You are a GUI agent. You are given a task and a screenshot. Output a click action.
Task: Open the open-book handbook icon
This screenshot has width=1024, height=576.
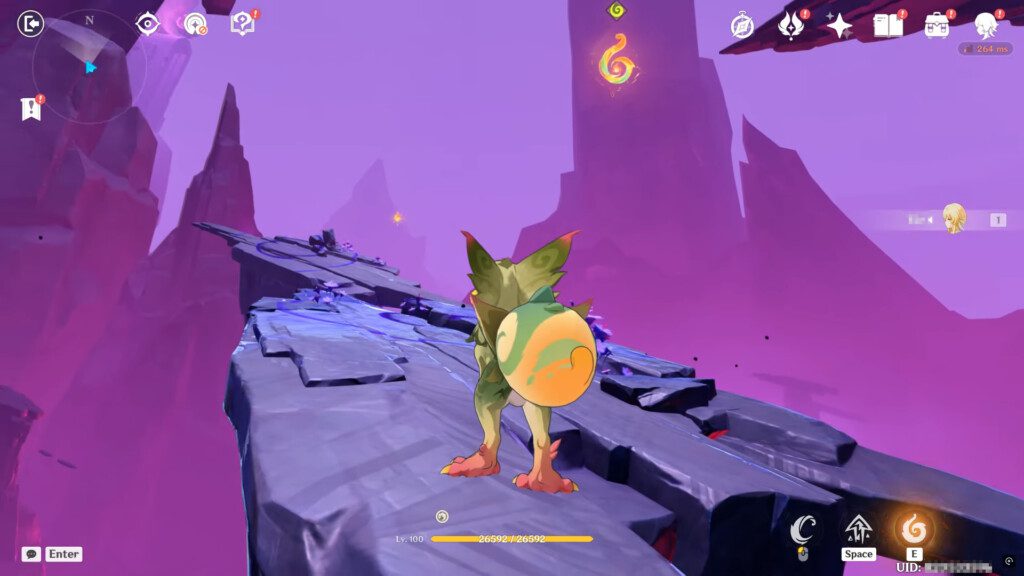pyautogui.click(x=887, y=25)
